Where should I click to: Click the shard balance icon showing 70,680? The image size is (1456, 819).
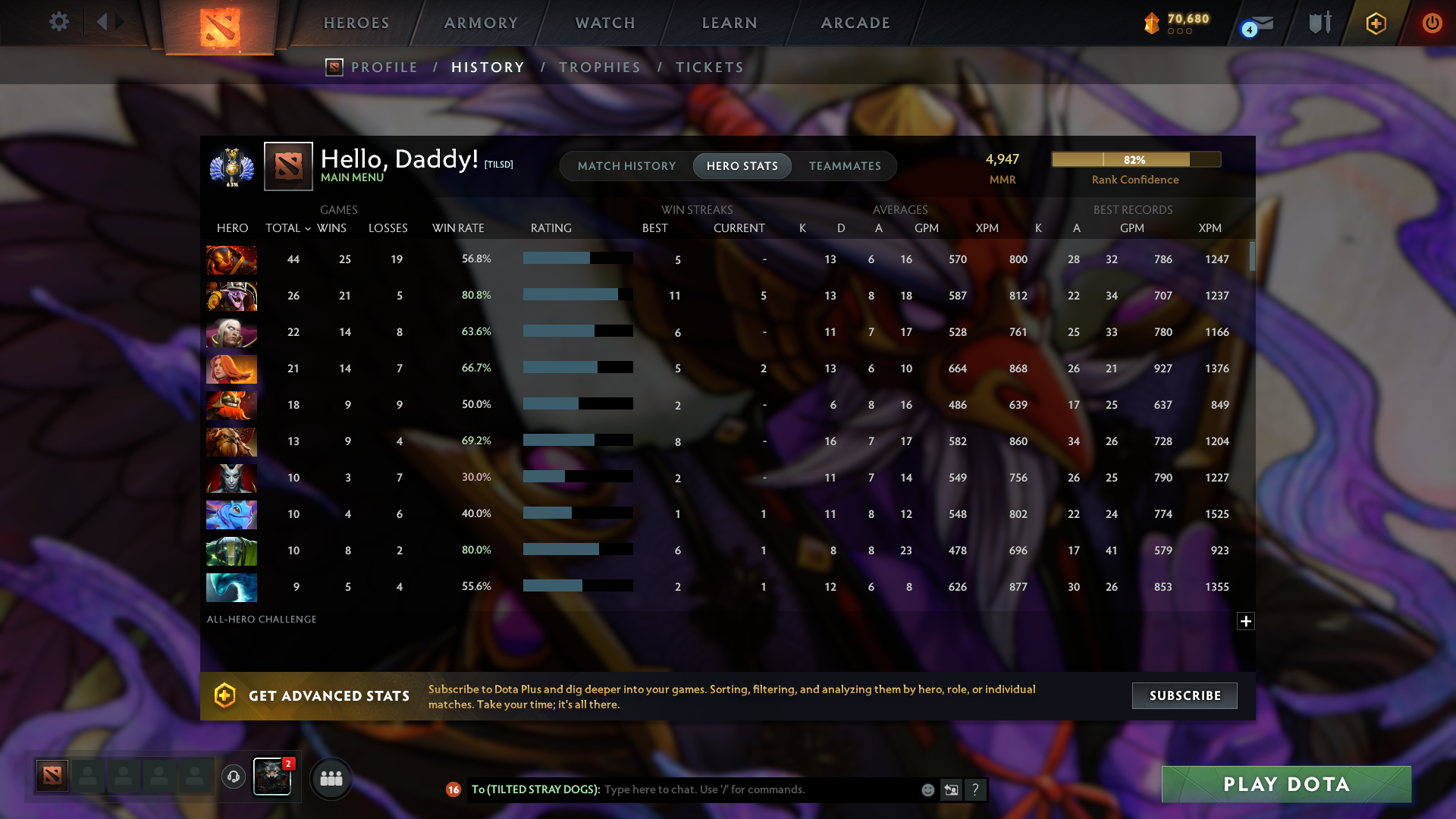(1153, 22)
